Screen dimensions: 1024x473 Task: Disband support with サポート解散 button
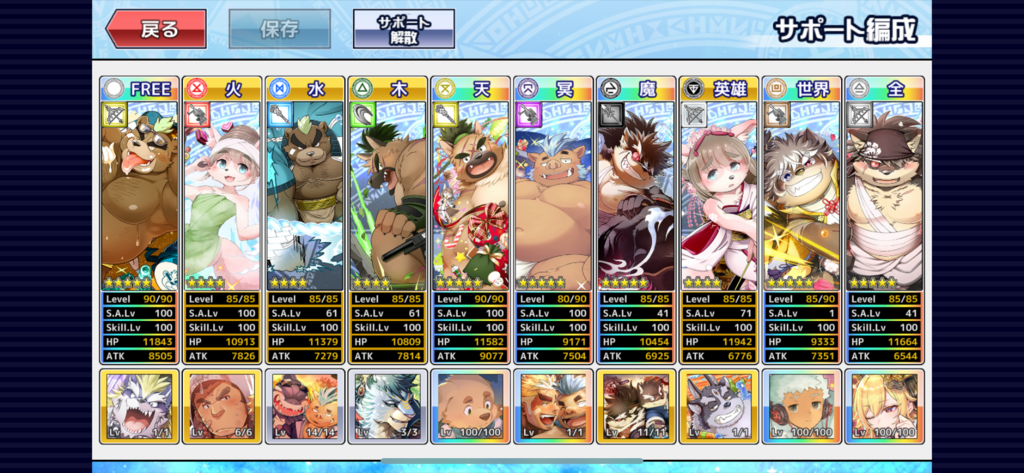(x=403, y=29)
